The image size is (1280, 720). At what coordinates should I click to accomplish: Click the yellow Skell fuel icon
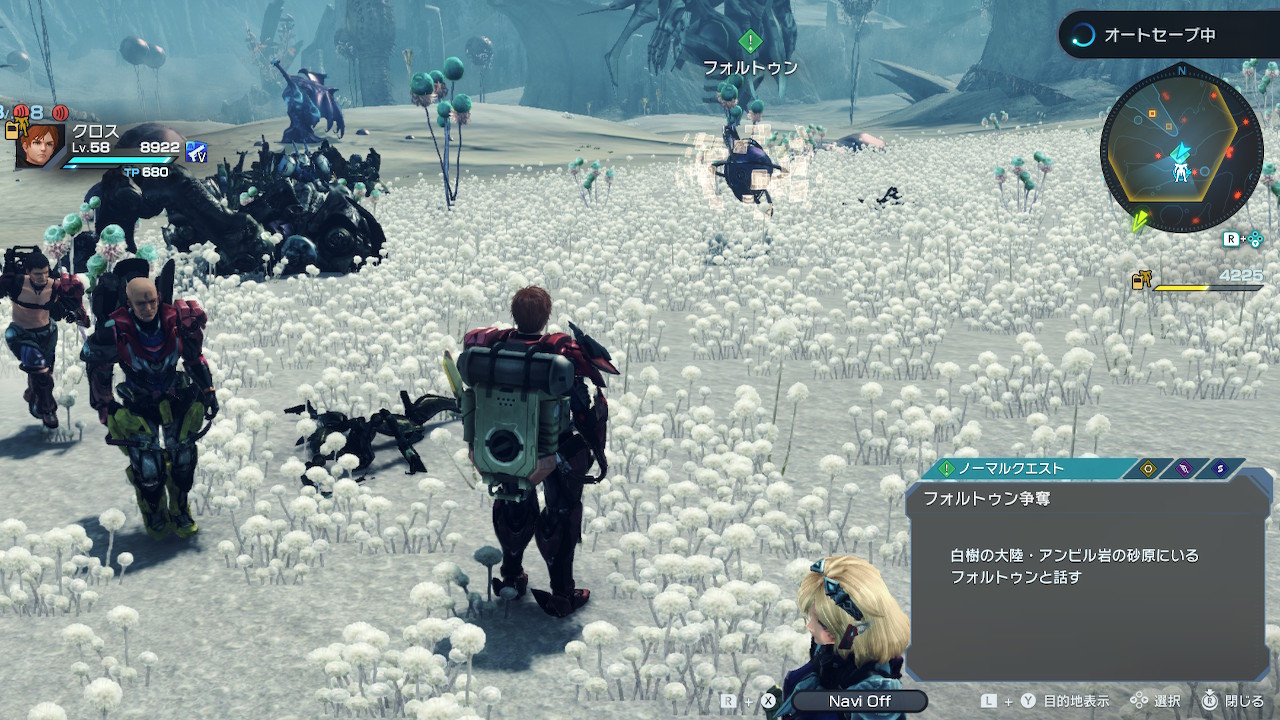1141,281
